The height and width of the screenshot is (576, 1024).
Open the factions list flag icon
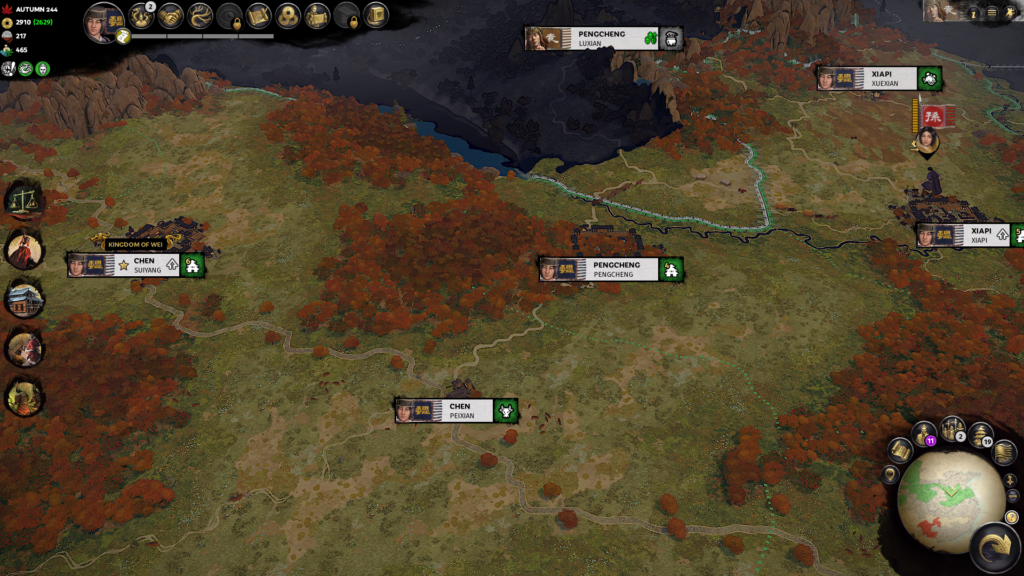pos(1002,452)
